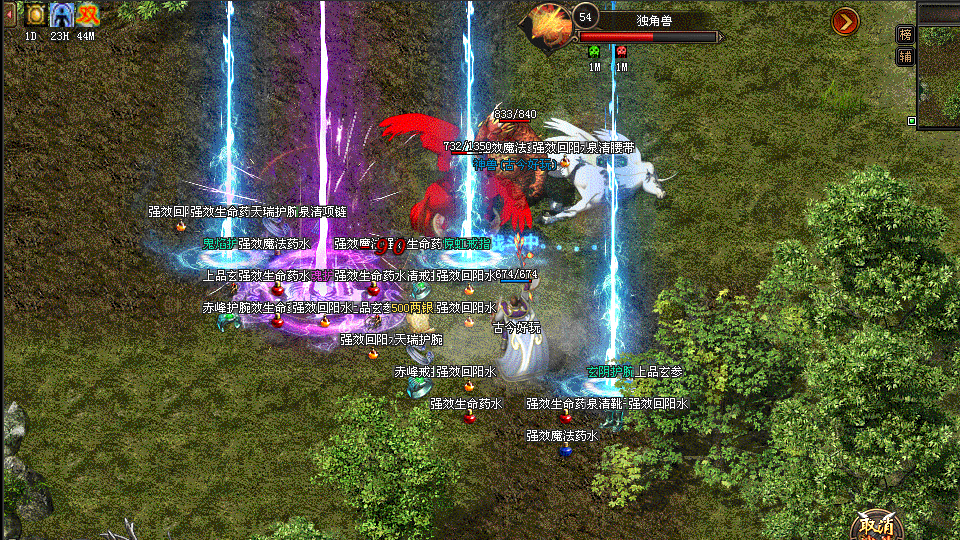Click the round orange arrow button
Screen dimensions: 960x540
pyautogui.click(x=845, y=21)
